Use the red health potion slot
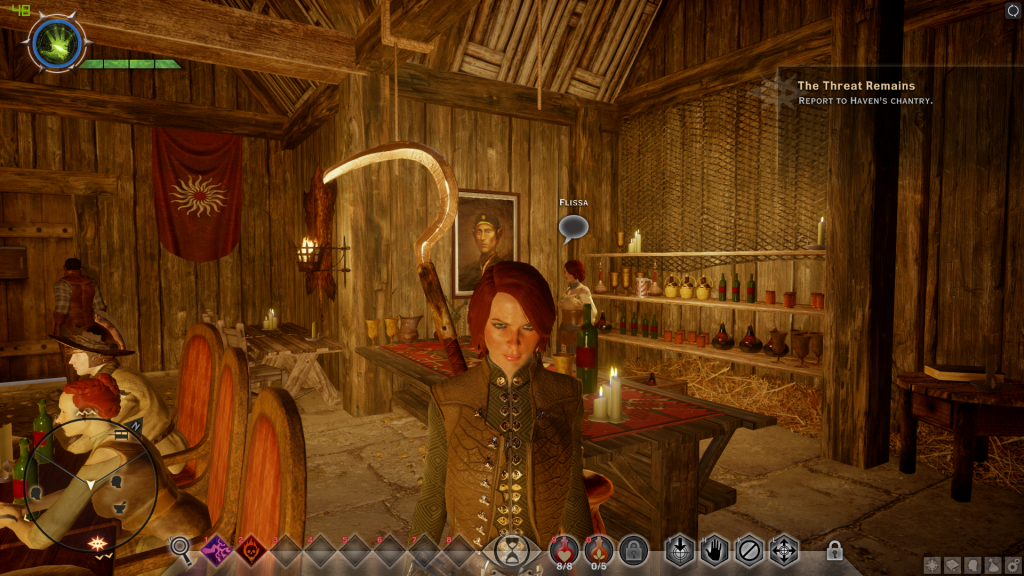Viewport: 1024px width, 576px height. click(563, 548)
